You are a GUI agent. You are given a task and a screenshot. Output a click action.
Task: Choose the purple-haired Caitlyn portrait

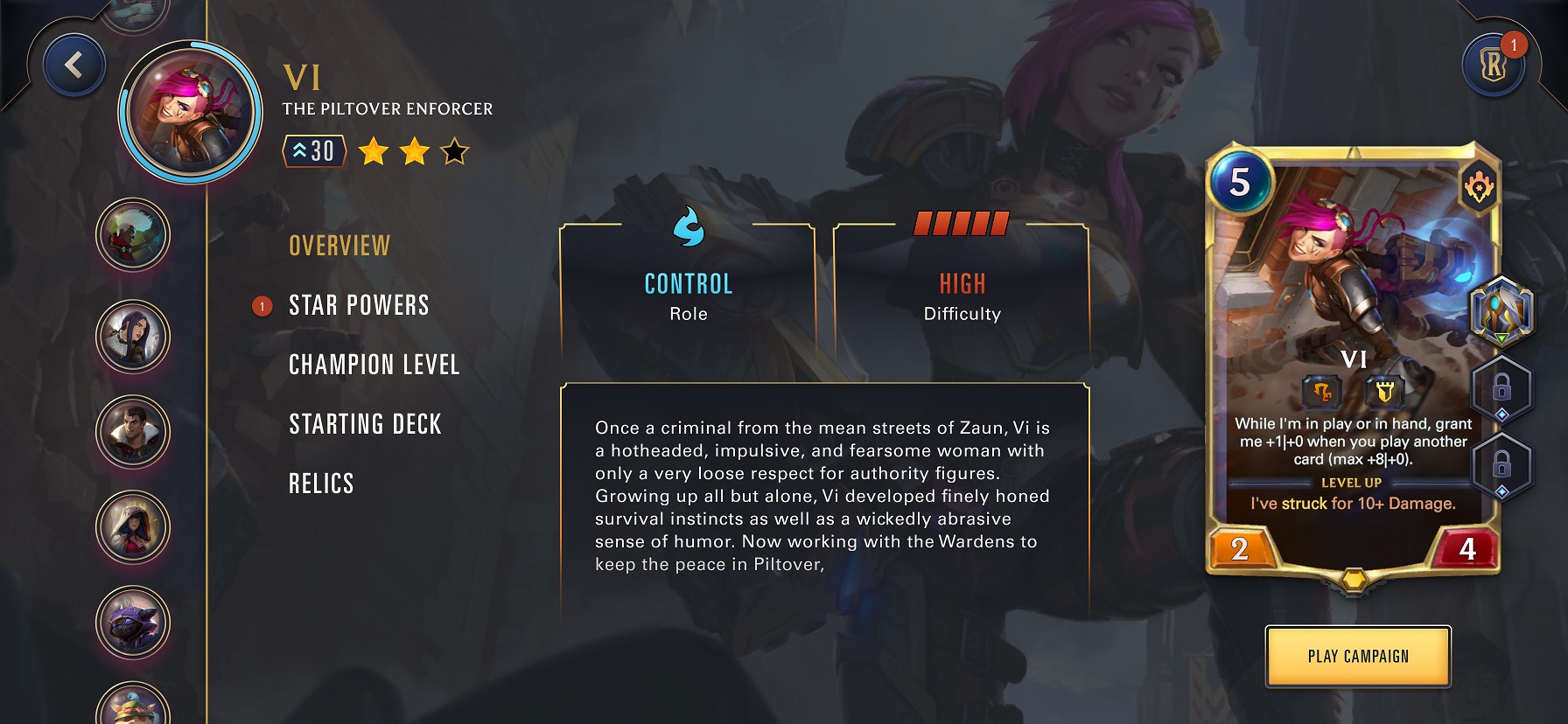pyautogui.click(x=133, y=336)
